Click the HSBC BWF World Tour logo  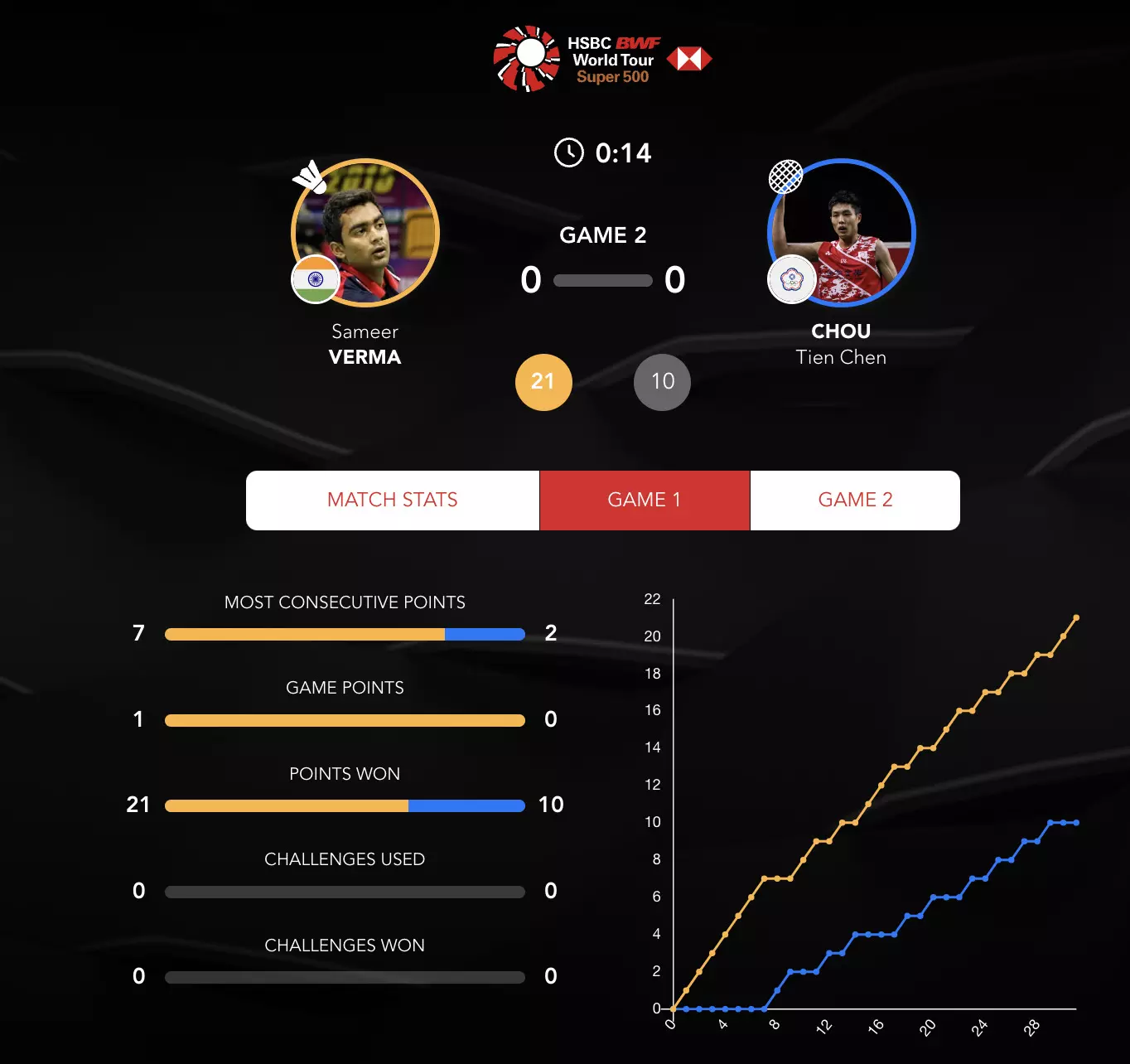[602, 59]
